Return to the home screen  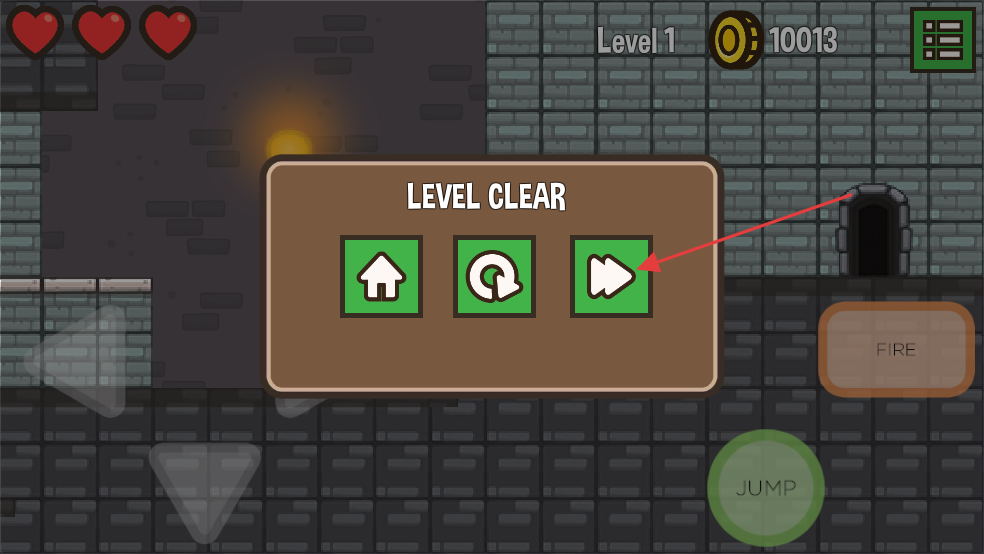[x=381, y=276]
